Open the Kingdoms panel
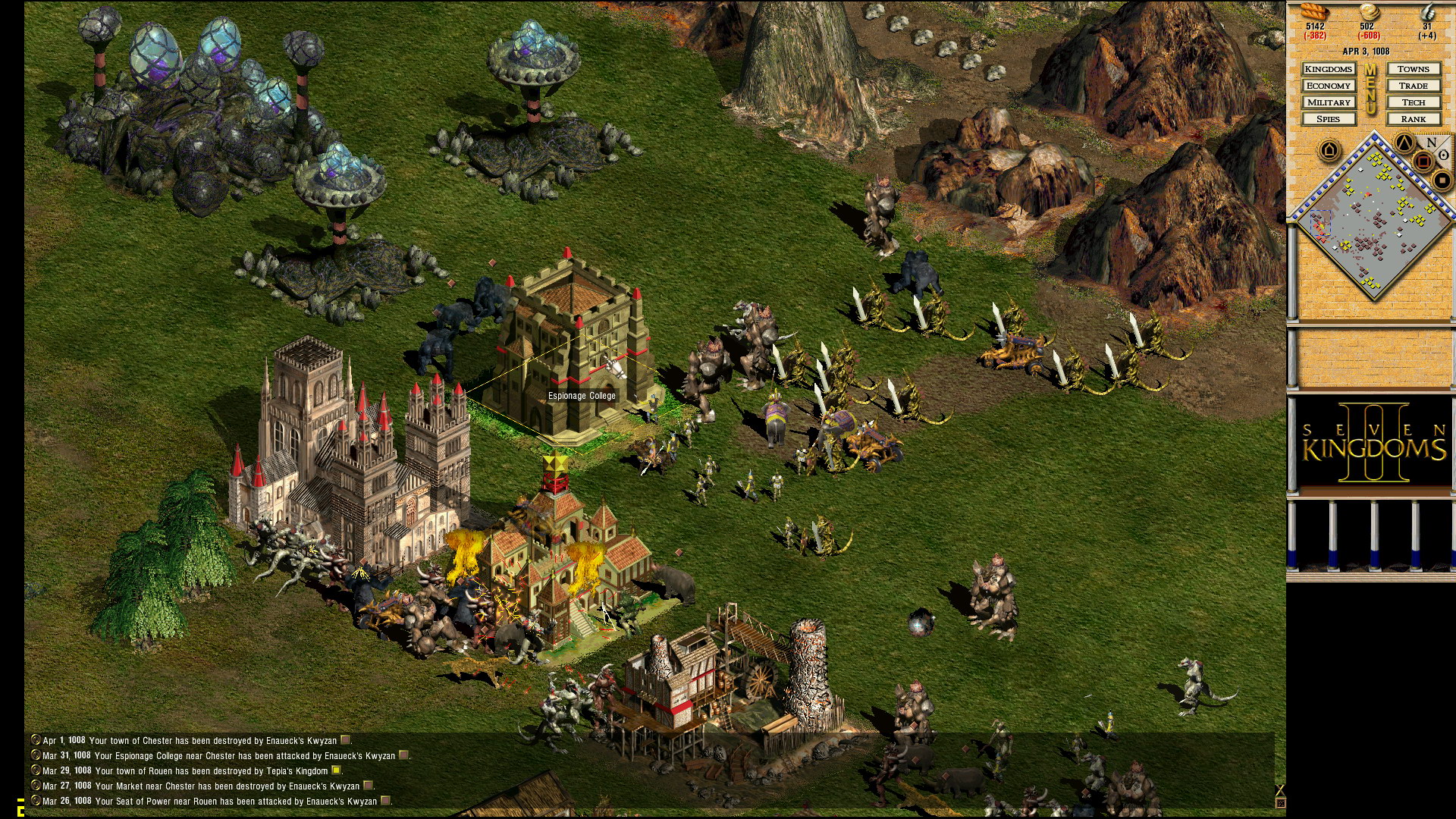 click(1329, 69)
